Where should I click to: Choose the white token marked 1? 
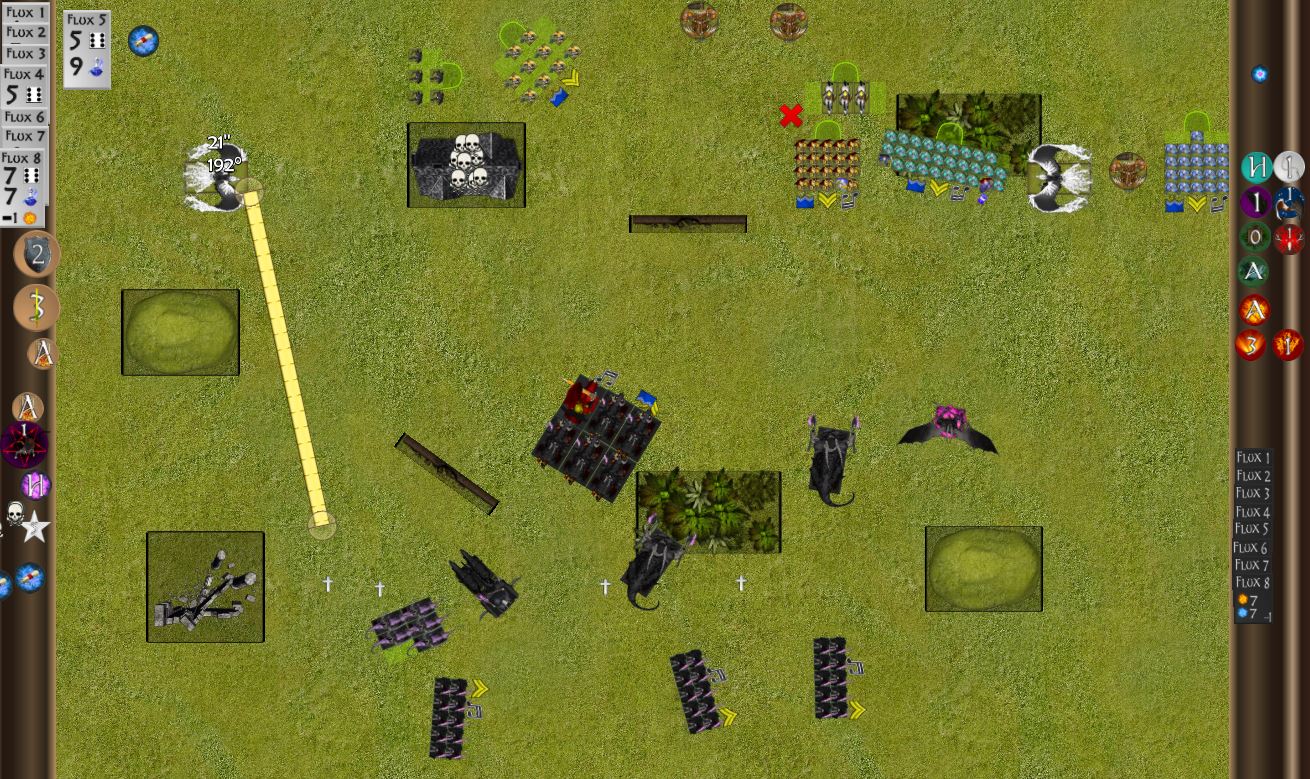(x=1289, y=167)
